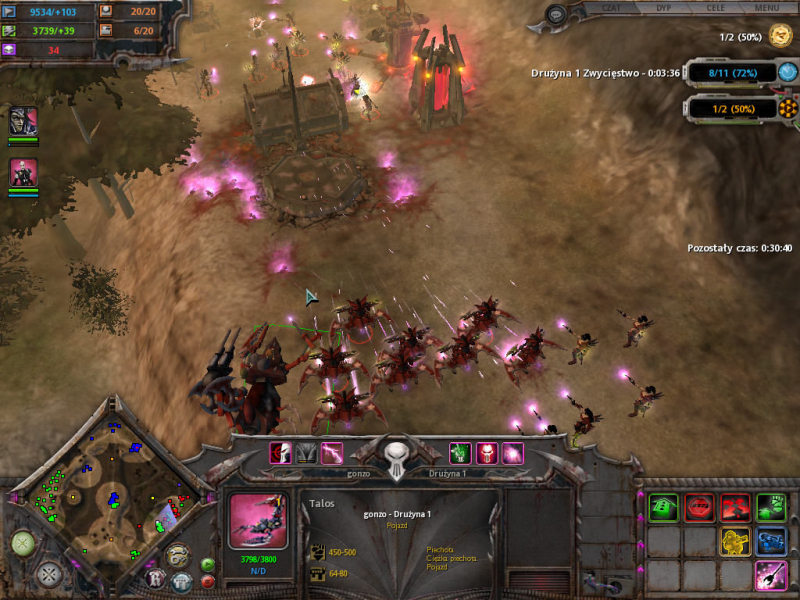Issue the red stop command
The image size is (800, 600).
[x=700, y=507]
